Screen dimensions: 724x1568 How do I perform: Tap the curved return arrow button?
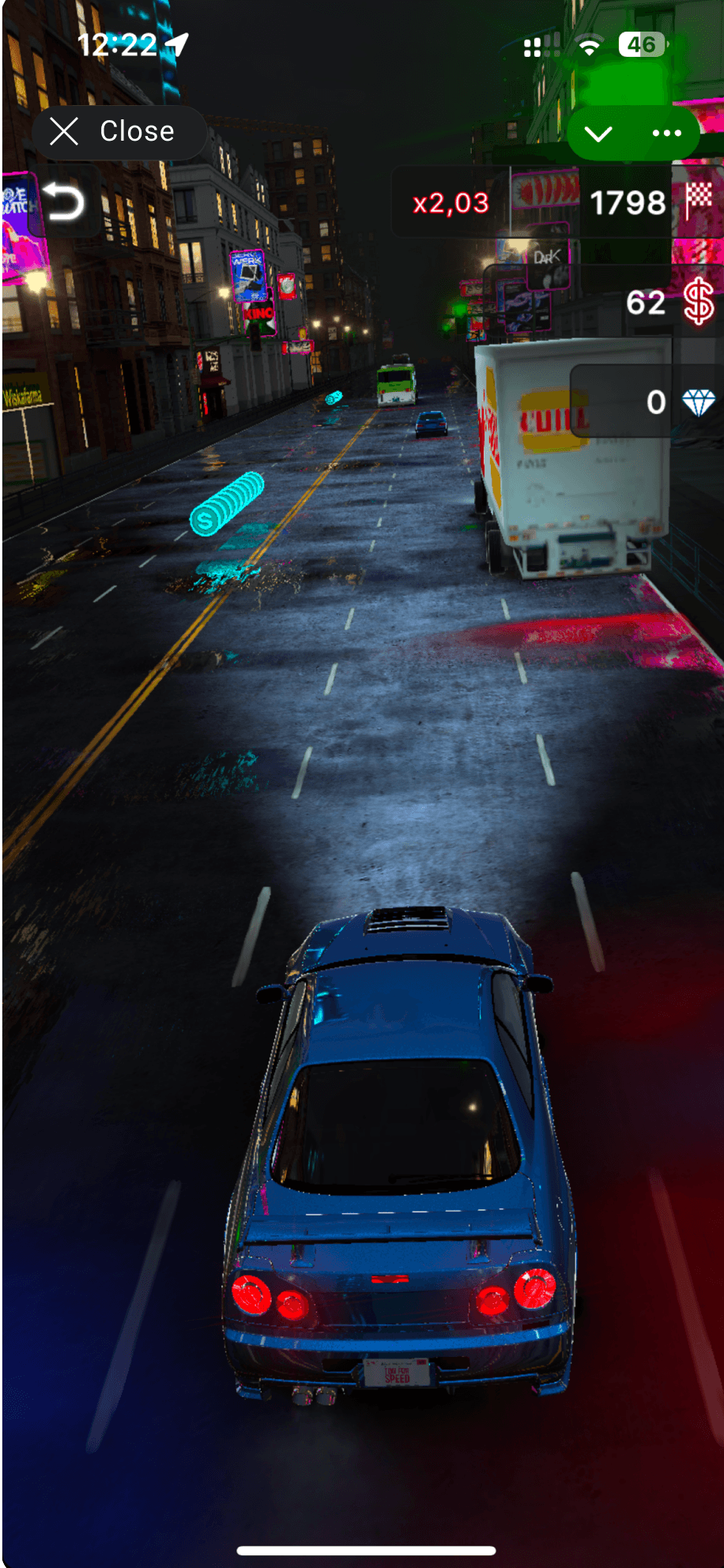(63, 202)
